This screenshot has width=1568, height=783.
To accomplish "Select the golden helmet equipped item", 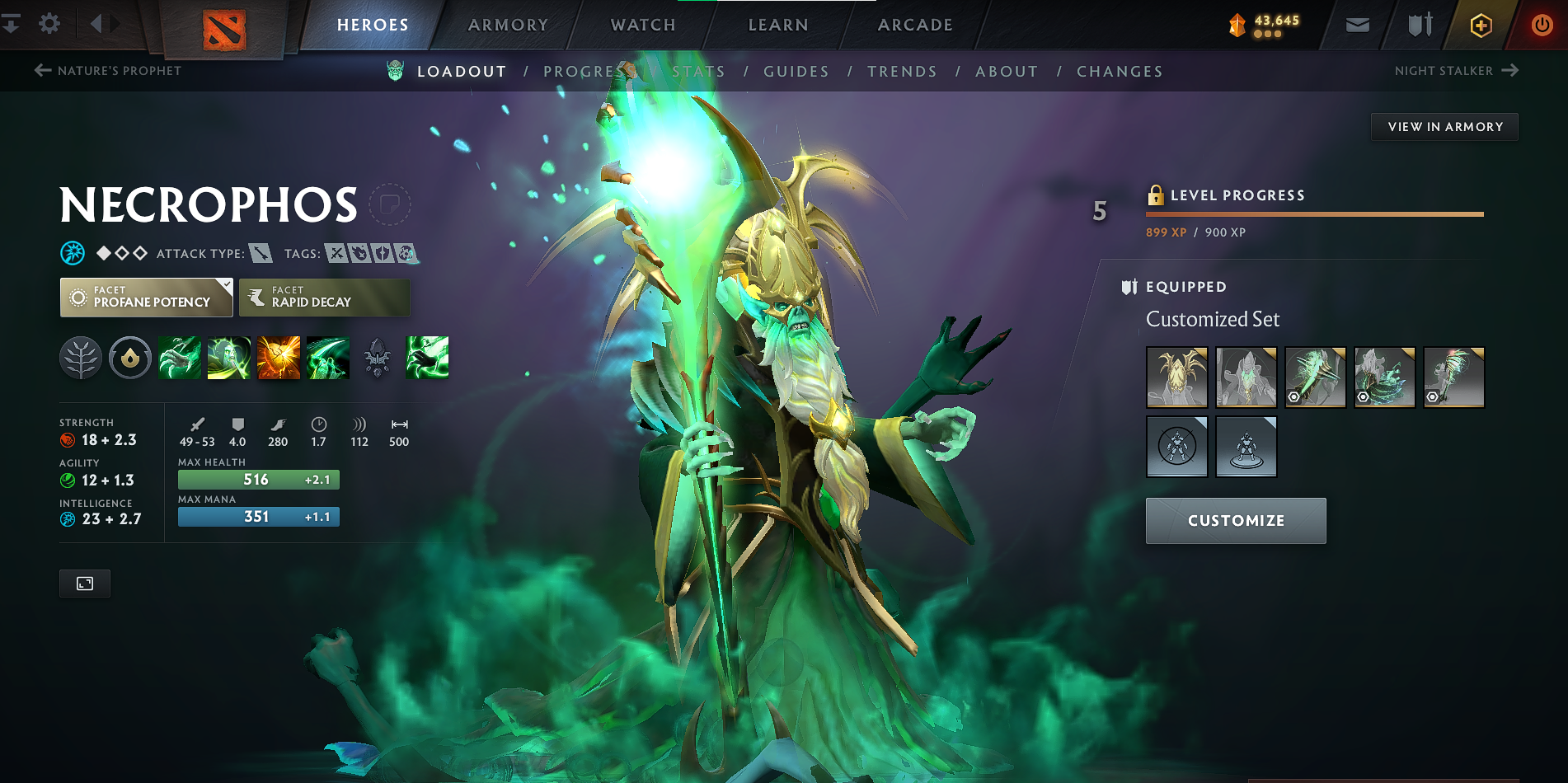I will [1176, 377].
